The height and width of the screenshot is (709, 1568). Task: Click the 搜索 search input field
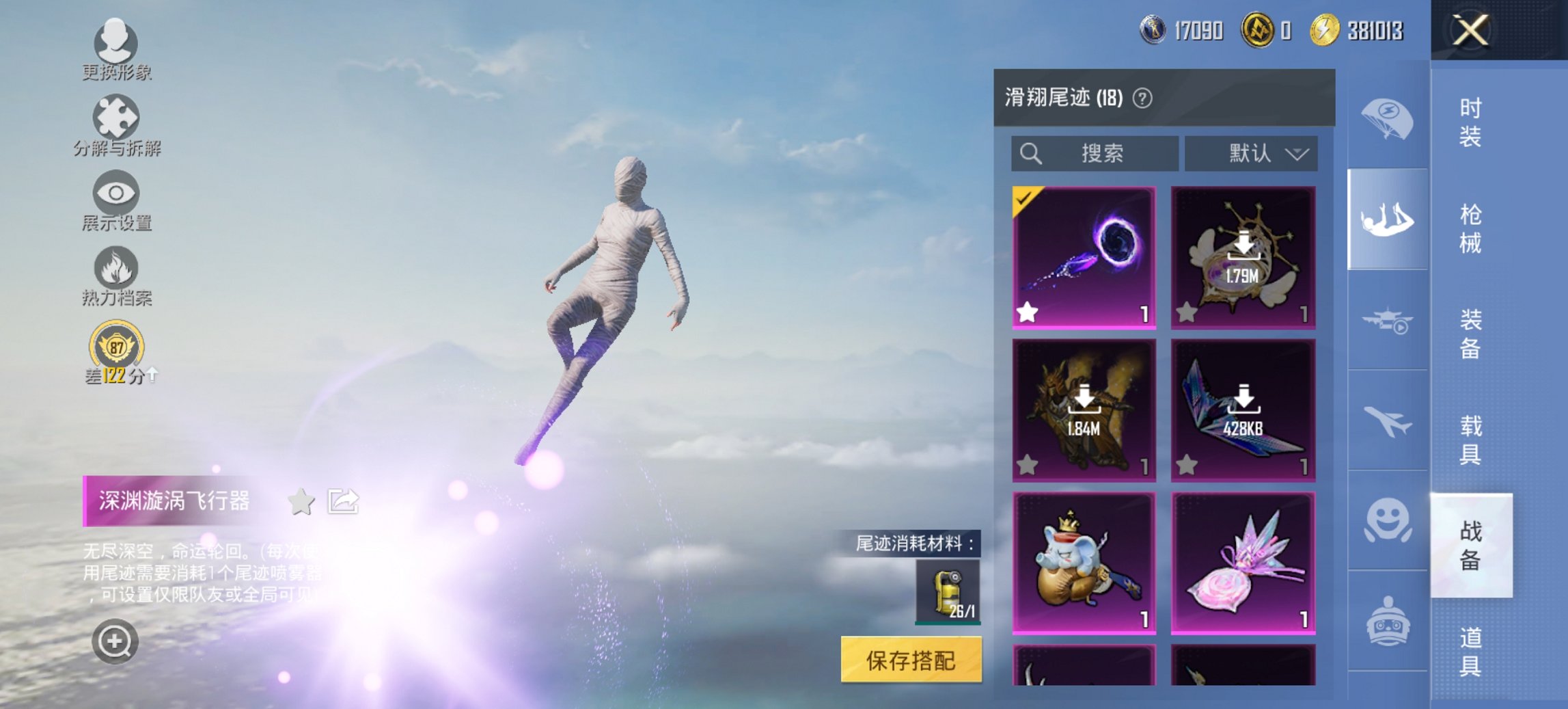(x=1093, y=153)
